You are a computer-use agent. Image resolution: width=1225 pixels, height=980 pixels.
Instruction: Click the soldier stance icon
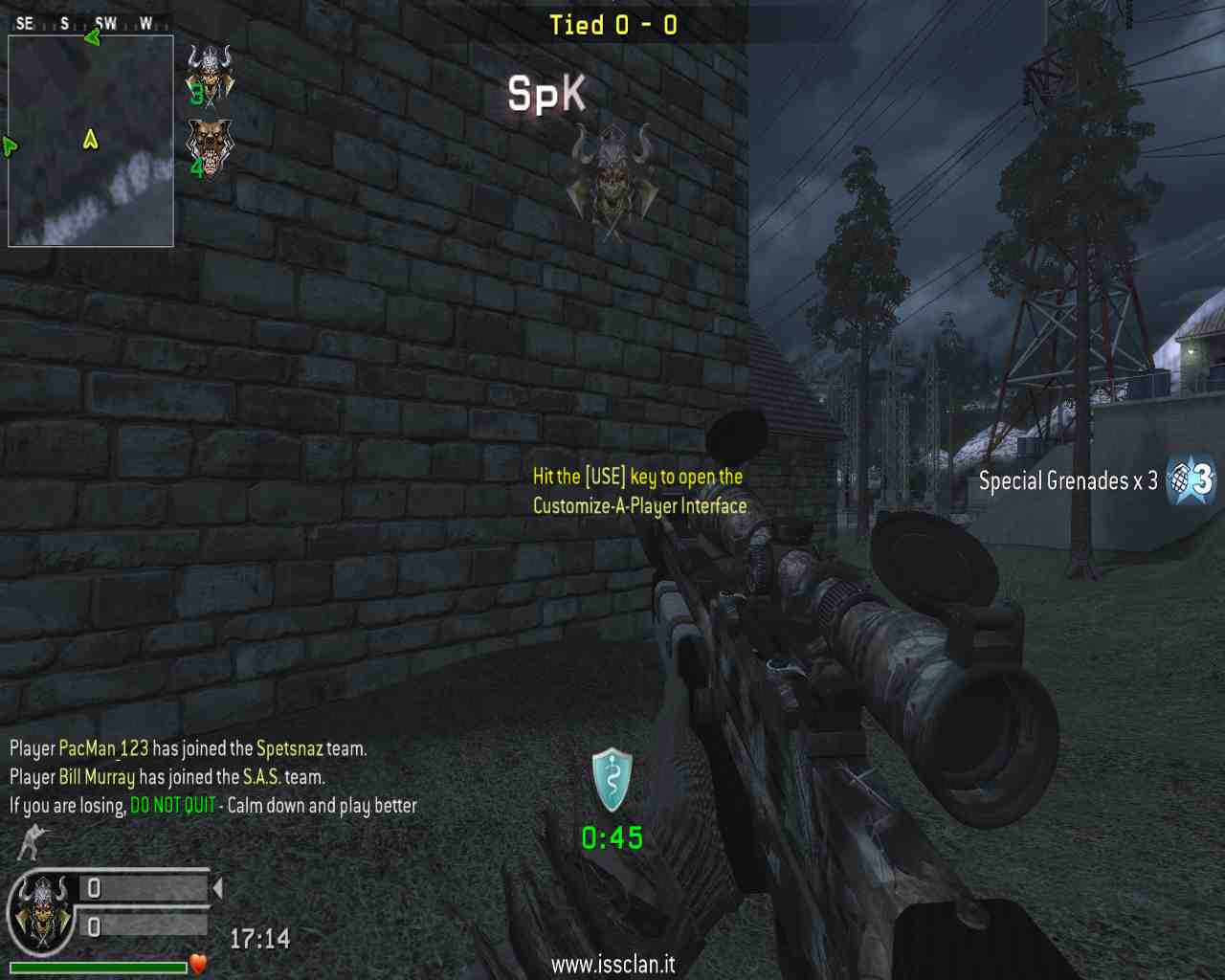point(33,842)
